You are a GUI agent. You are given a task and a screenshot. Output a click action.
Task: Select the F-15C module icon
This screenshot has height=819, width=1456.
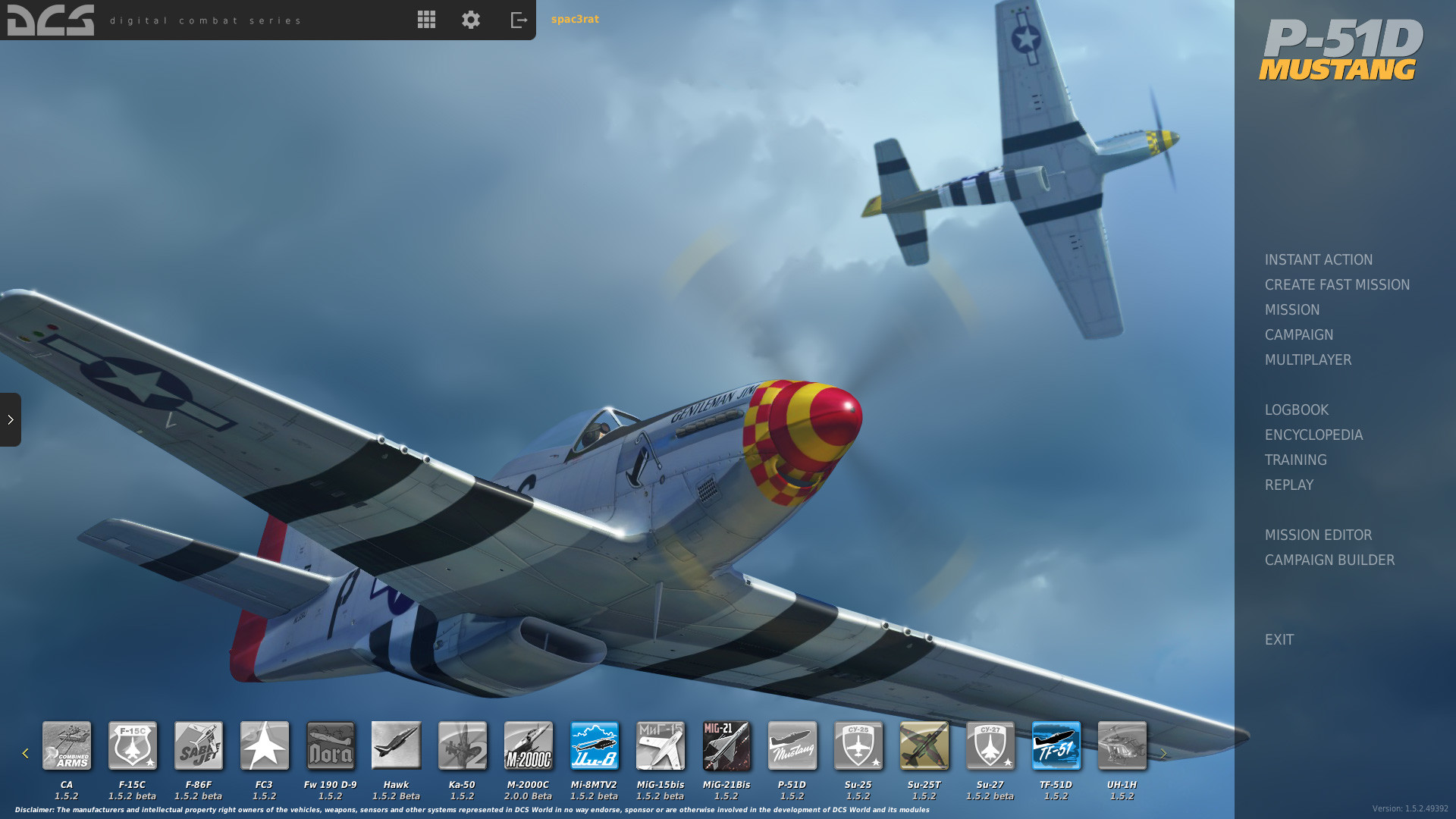[132, 745]
